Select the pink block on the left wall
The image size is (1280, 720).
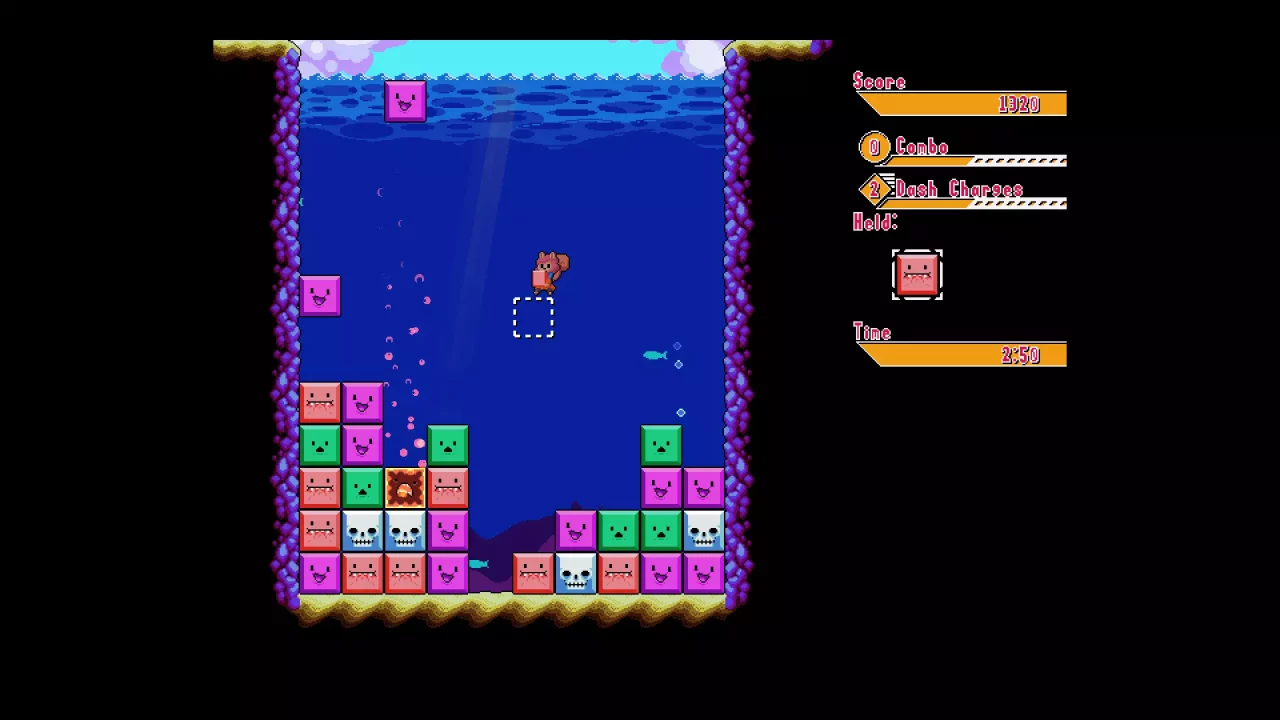click(321, 295)
